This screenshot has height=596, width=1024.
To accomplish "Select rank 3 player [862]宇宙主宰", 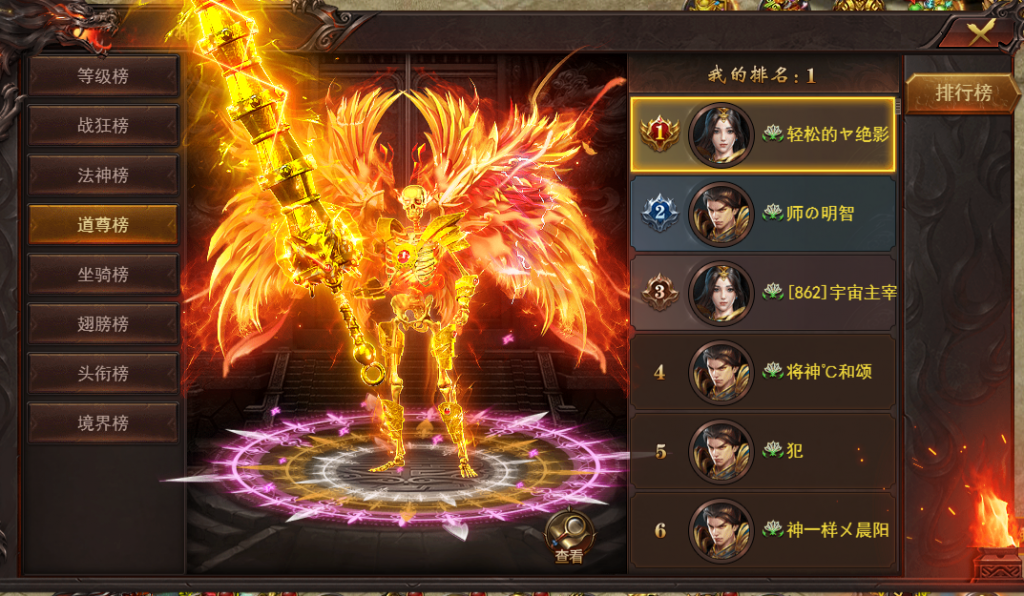I will point(763,292).
